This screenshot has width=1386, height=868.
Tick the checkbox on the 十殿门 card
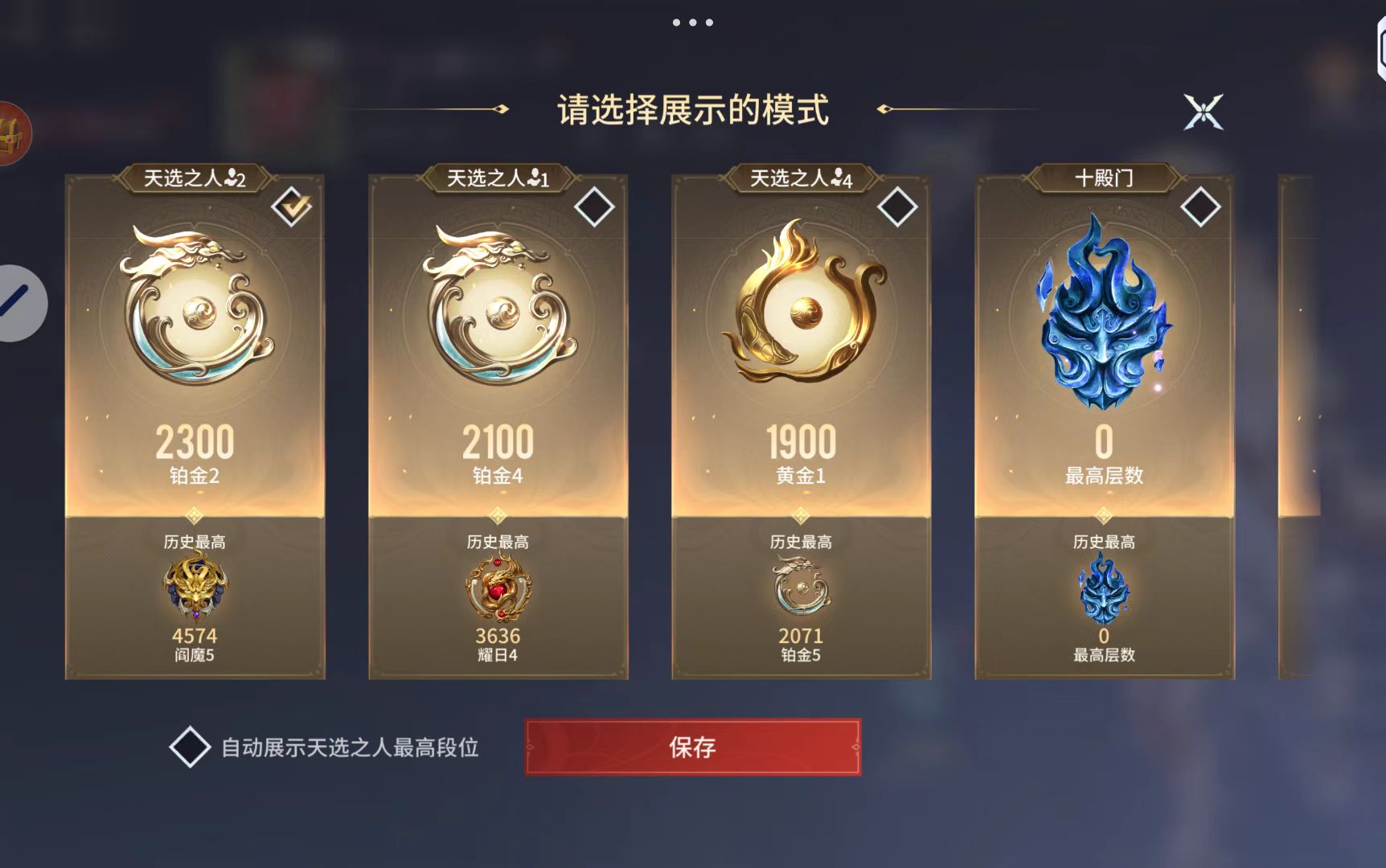point(1200,207)
